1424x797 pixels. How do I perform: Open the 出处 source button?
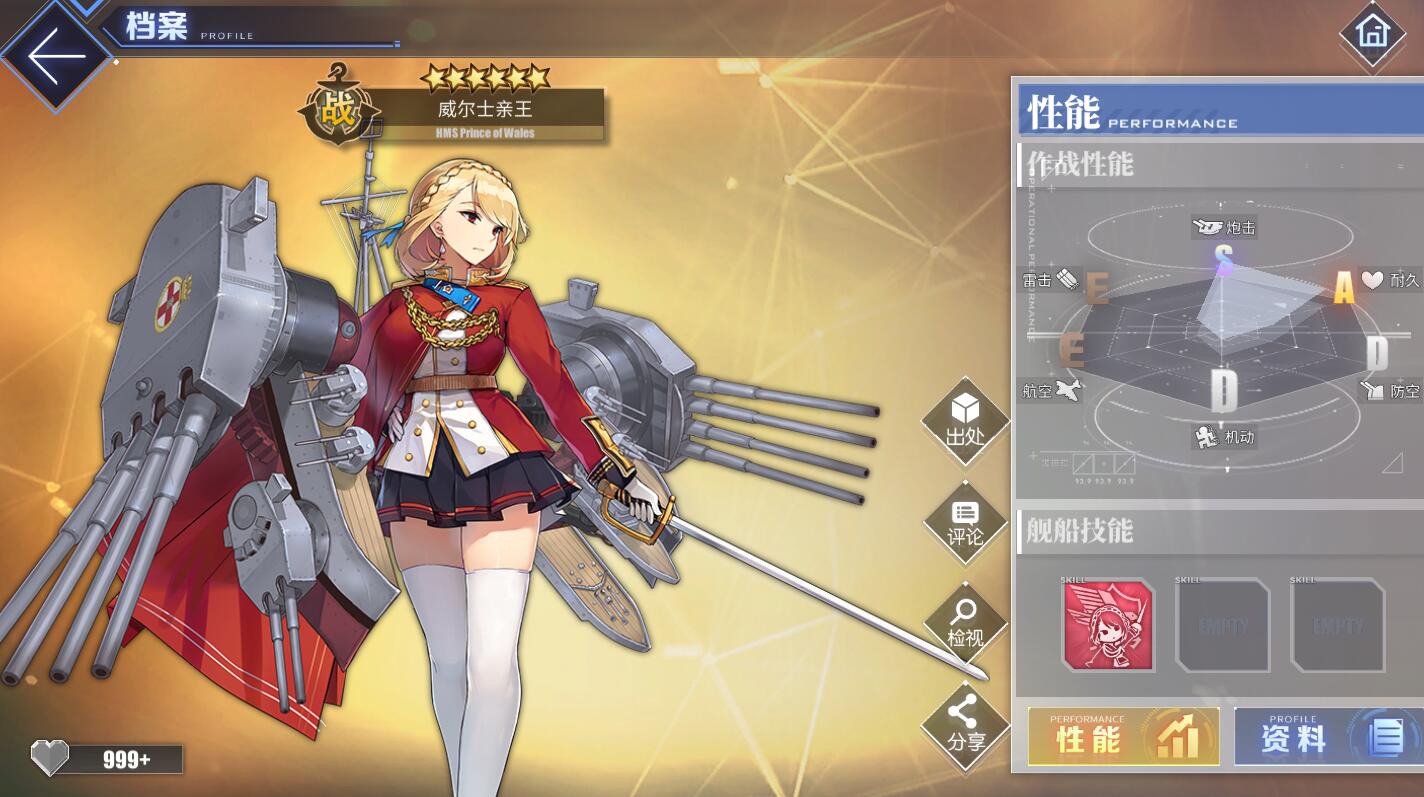(965, 421)
